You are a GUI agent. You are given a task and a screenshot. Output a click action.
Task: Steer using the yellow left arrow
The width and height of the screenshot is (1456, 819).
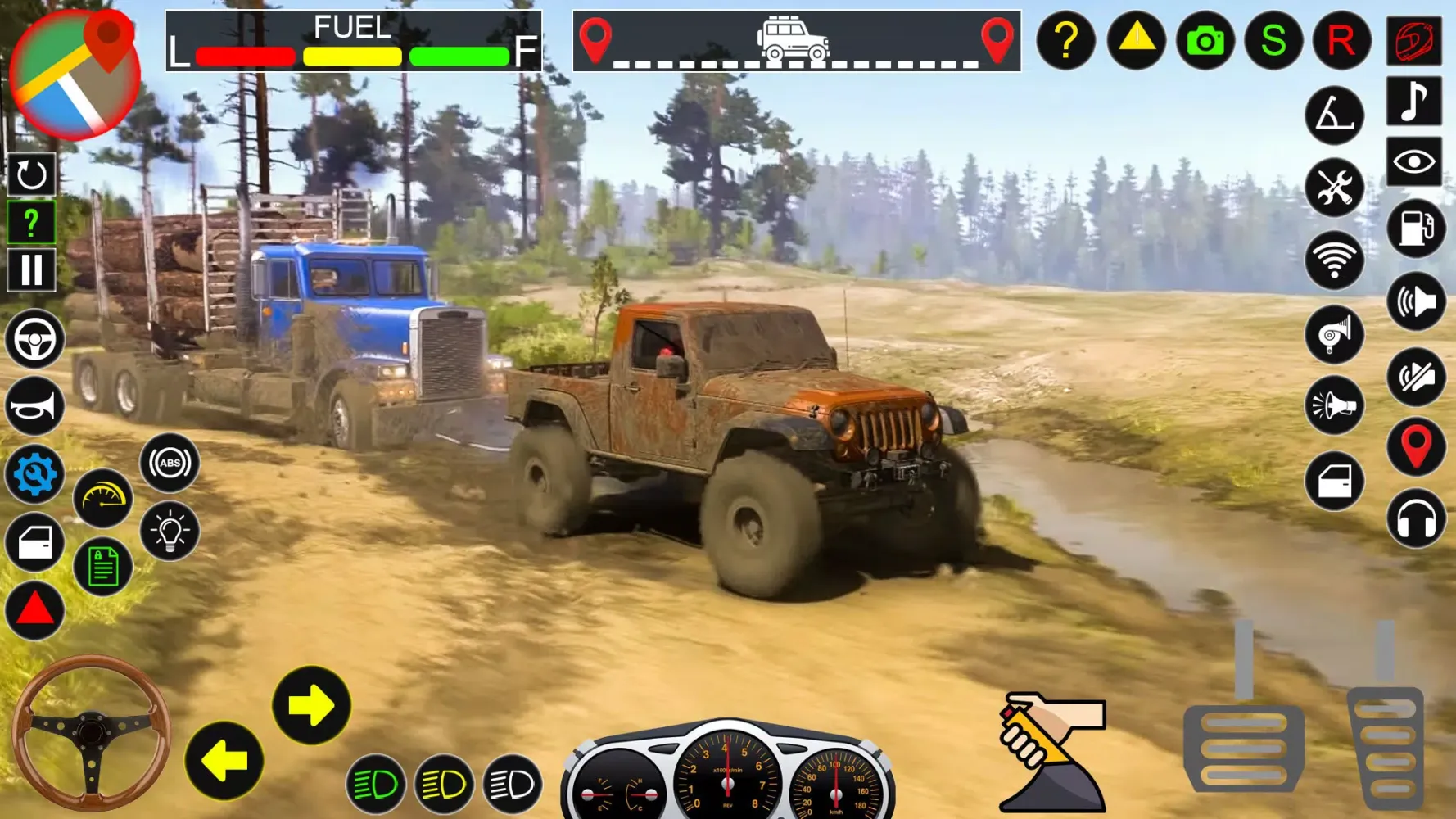click(224, 761)
